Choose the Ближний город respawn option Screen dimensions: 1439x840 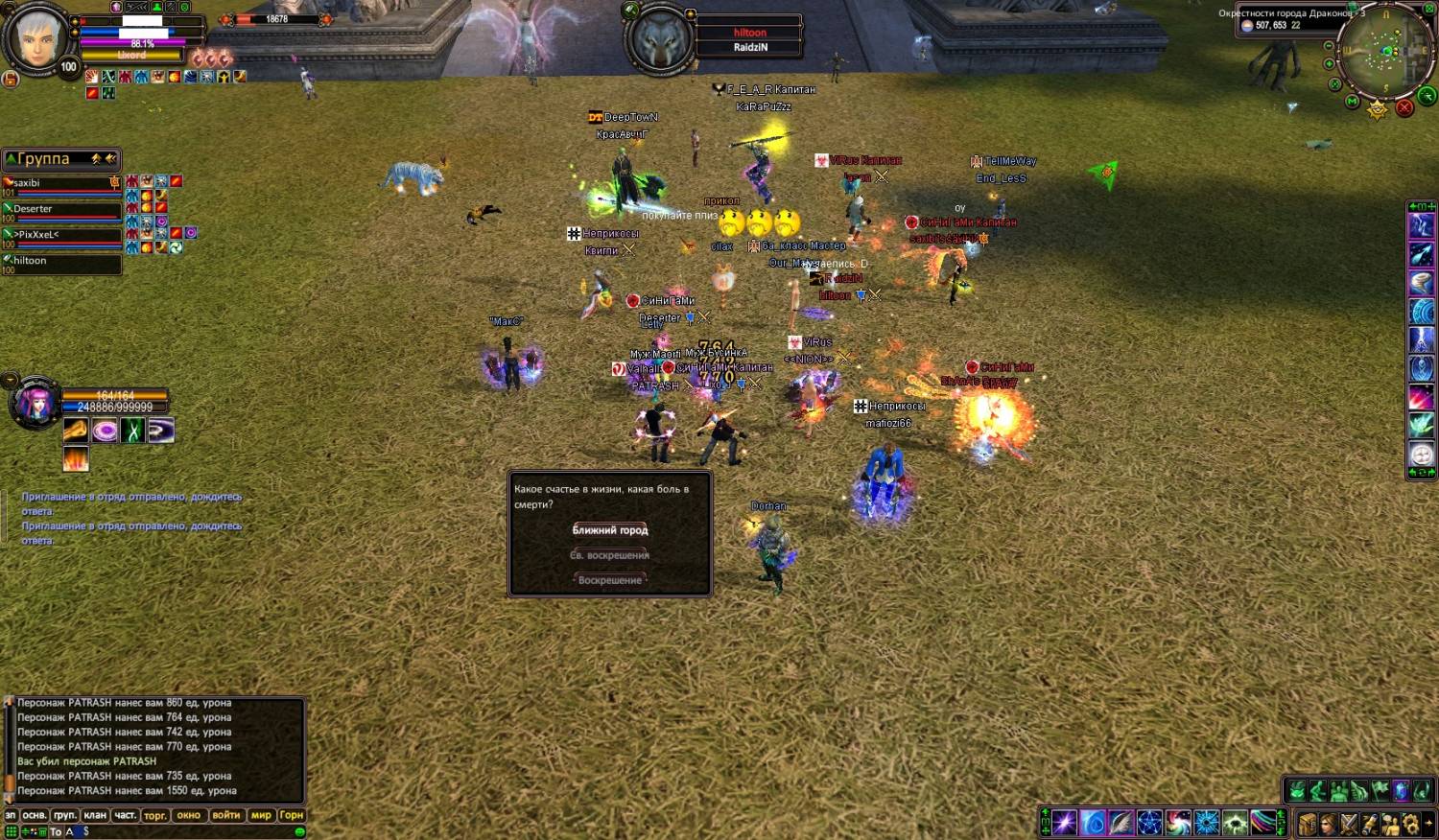click(610, 530)
